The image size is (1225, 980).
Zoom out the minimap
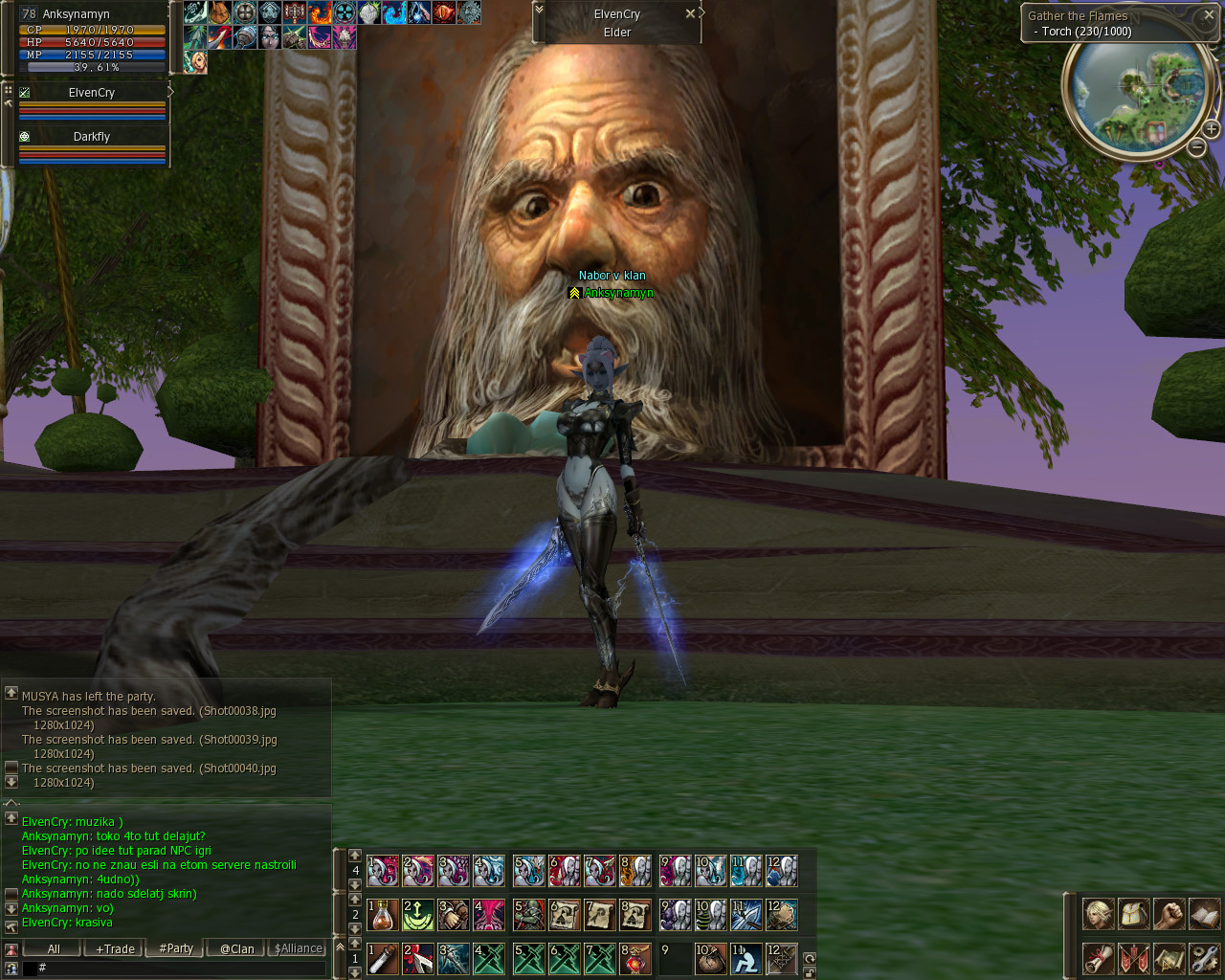[x=1196, y=147]
